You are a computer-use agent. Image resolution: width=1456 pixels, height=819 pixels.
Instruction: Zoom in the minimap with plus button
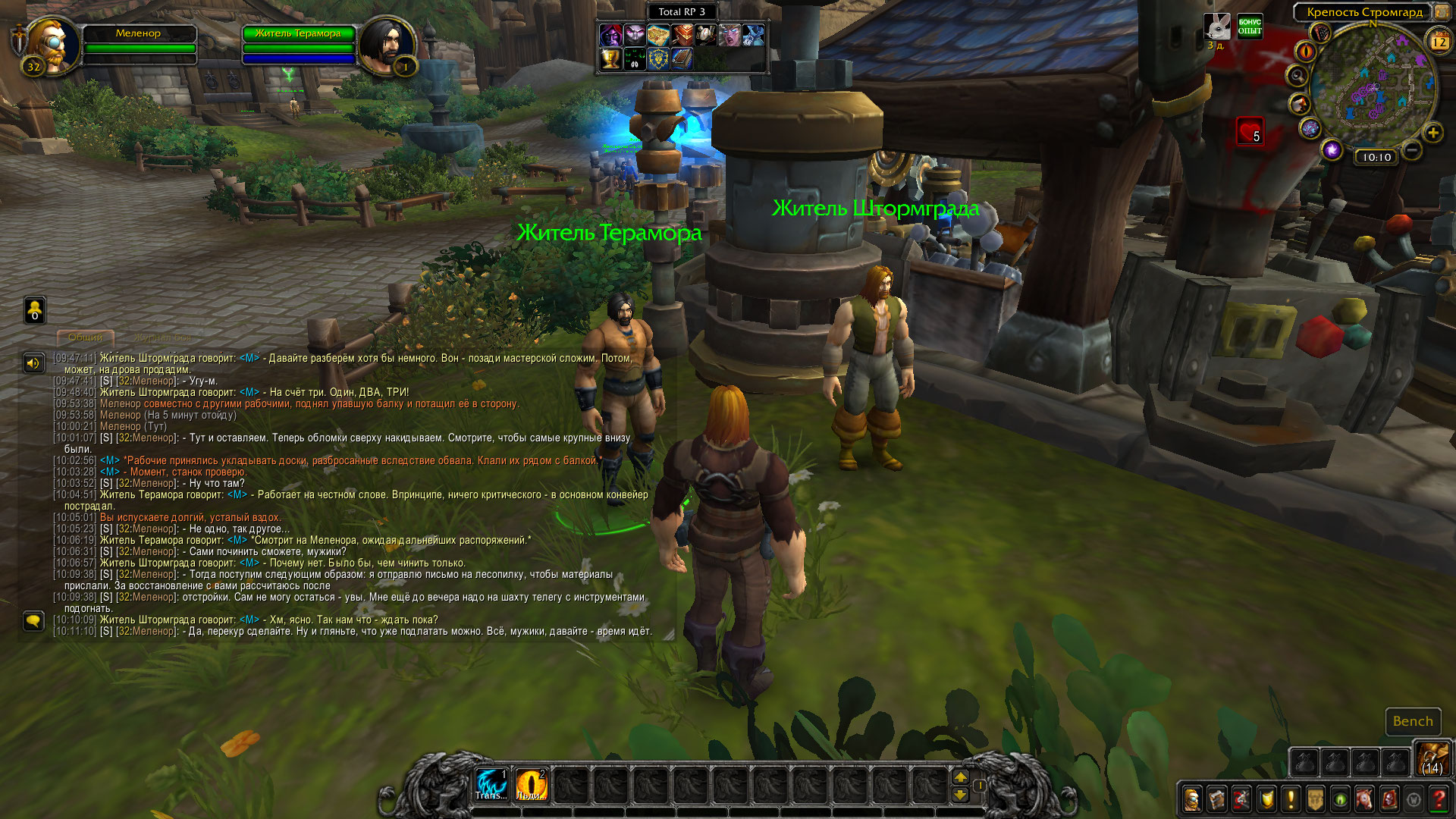[x=1432, y=133]
